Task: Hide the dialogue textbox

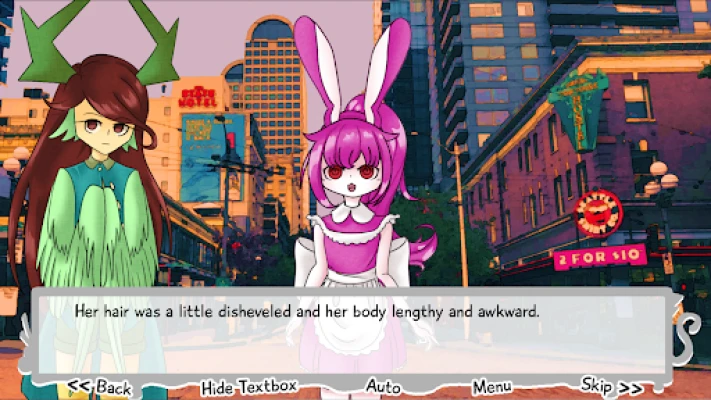Action: click(249, 387)
